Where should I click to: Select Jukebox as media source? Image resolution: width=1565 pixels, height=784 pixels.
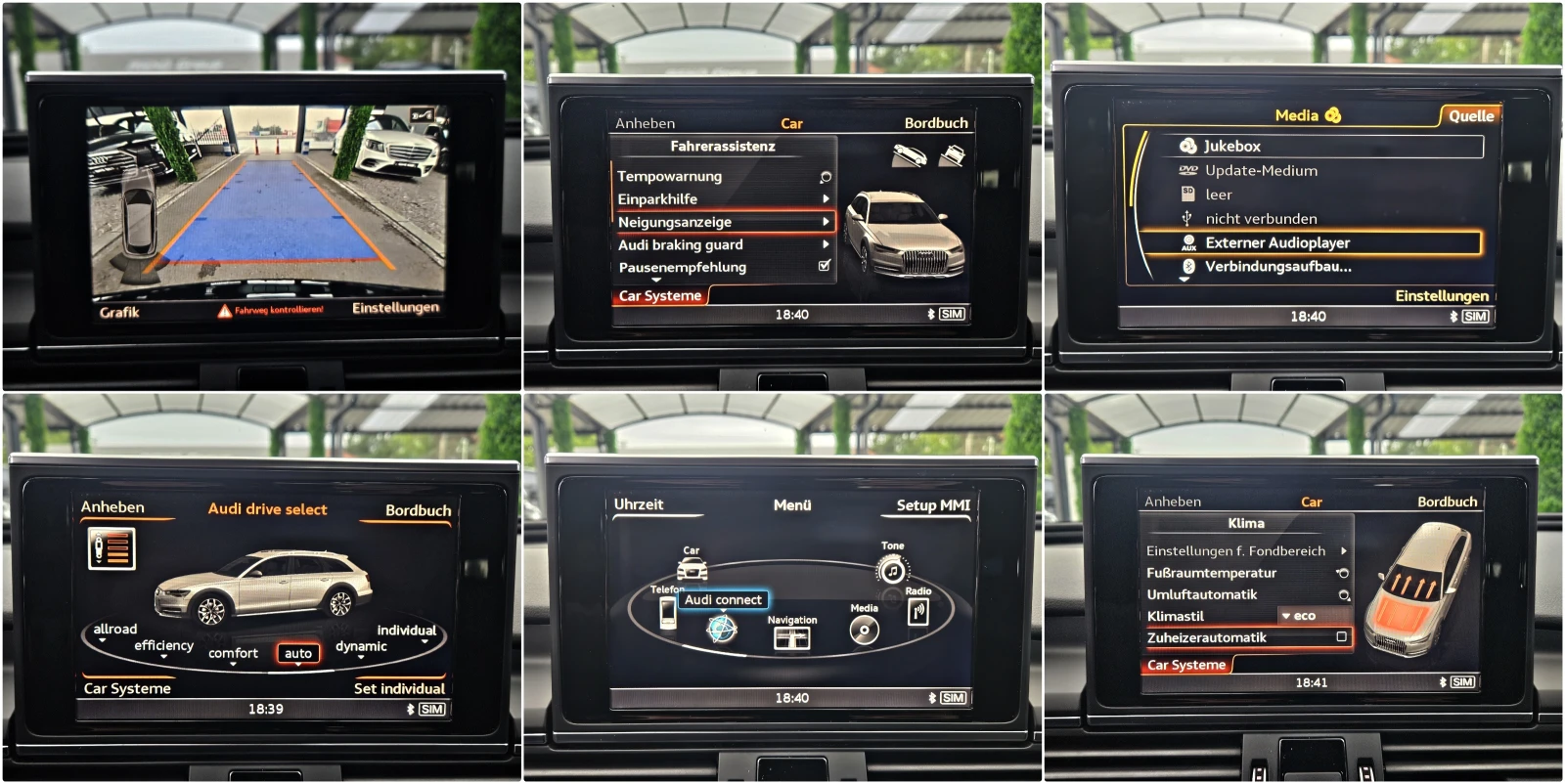(x=1231, y=147)
